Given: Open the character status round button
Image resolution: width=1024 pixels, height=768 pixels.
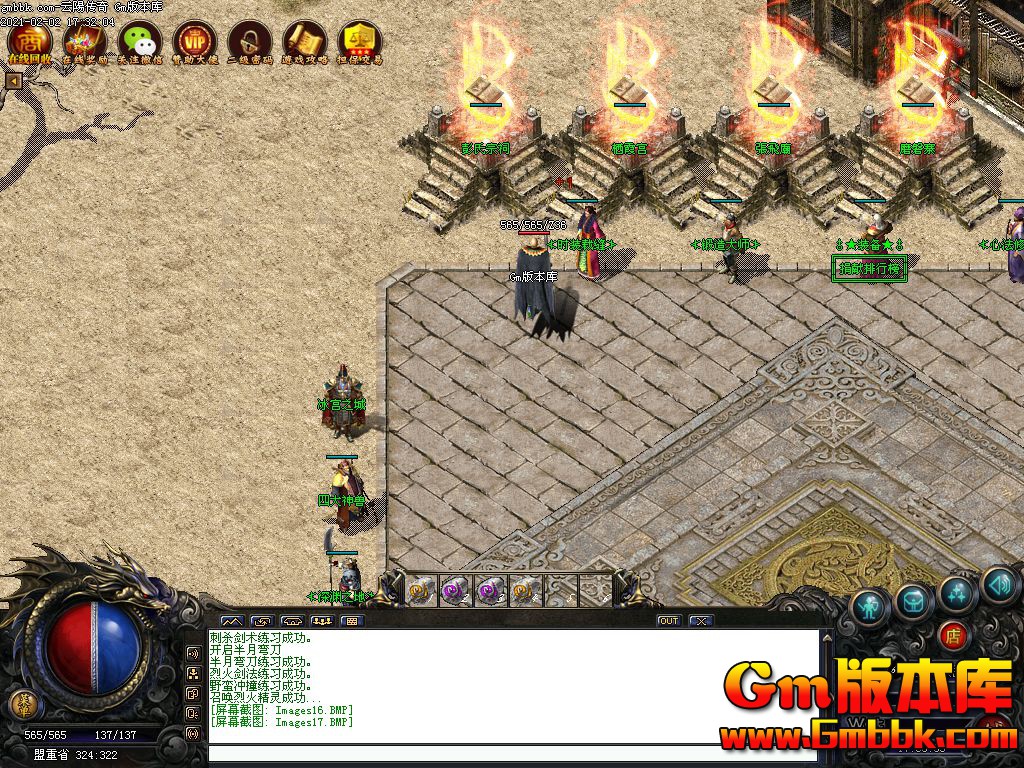Looking at the screenshot, I should pyautogui.click(x=871, y=605).
